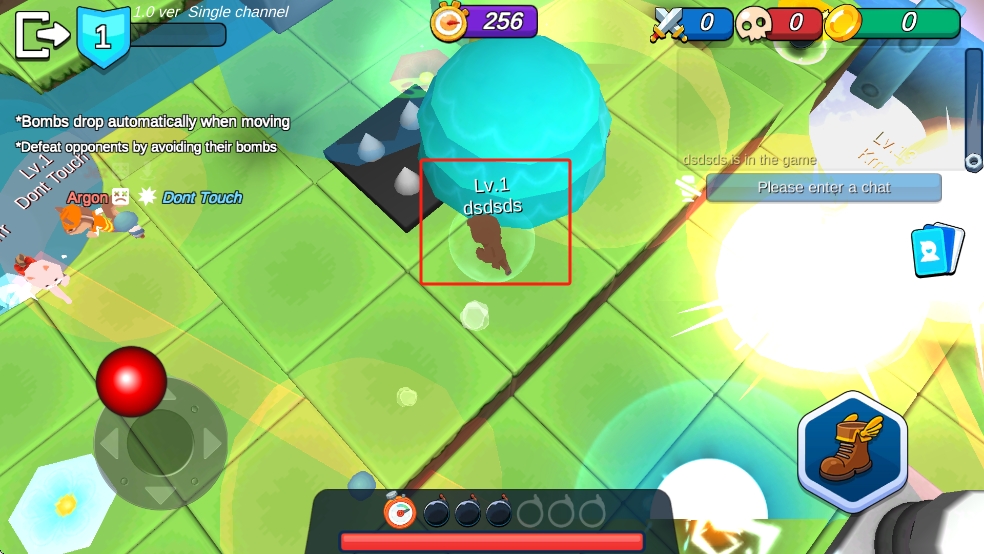The image size is (984, 554).
Task: Tap the exit game arrow icon
Action: [x=41, y=36]
